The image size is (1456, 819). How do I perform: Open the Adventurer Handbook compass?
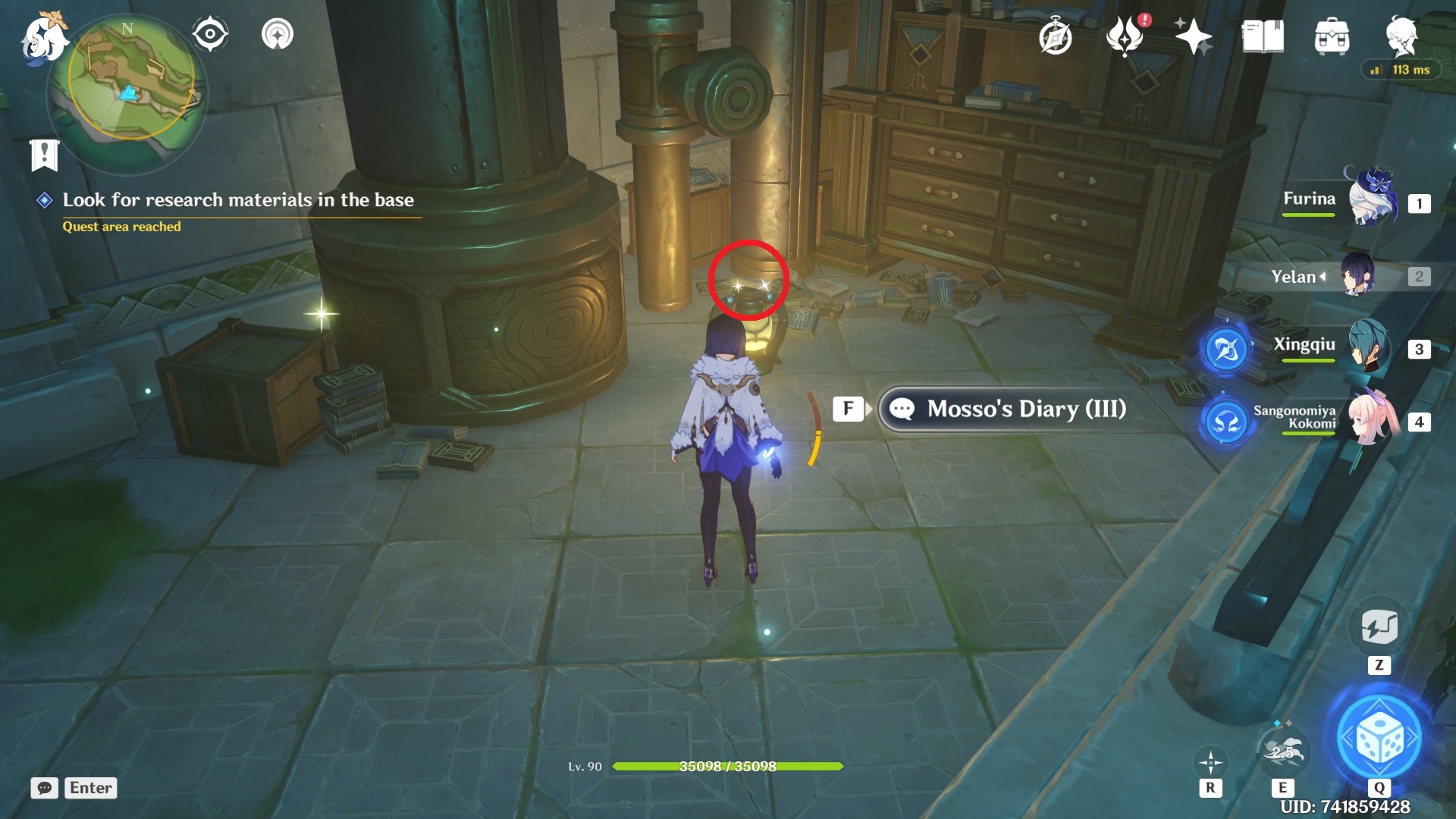(1056, 36)
